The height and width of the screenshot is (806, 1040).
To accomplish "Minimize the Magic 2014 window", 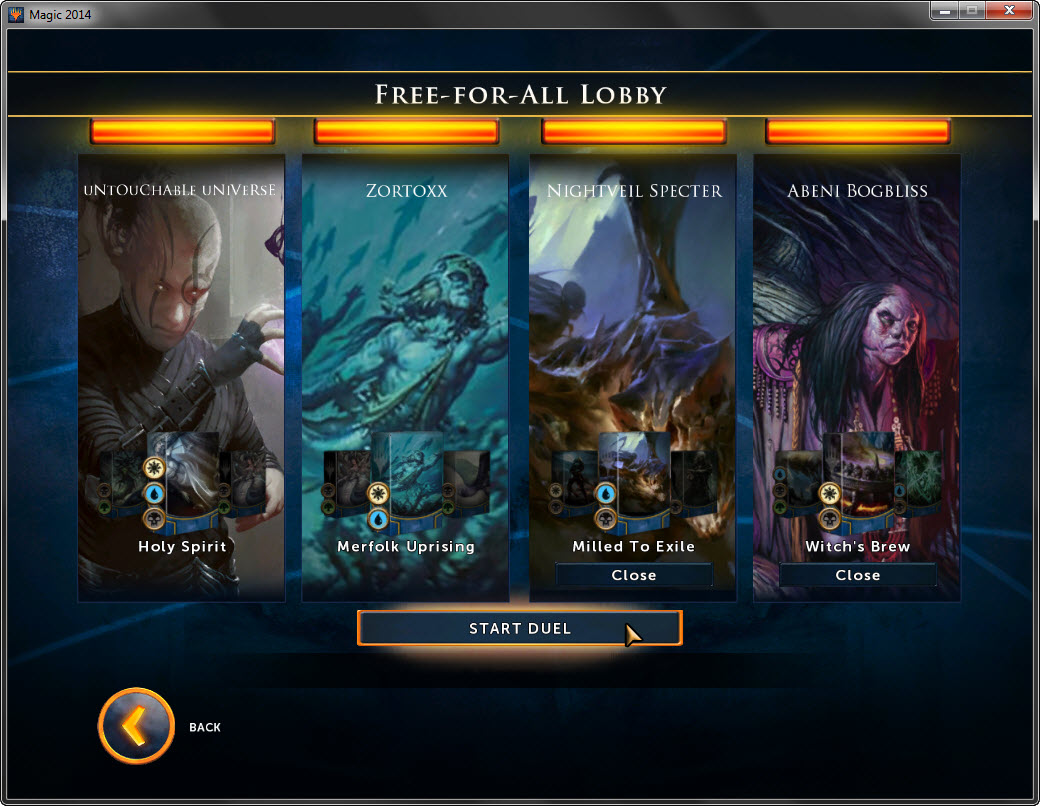I will click(942, 11).
